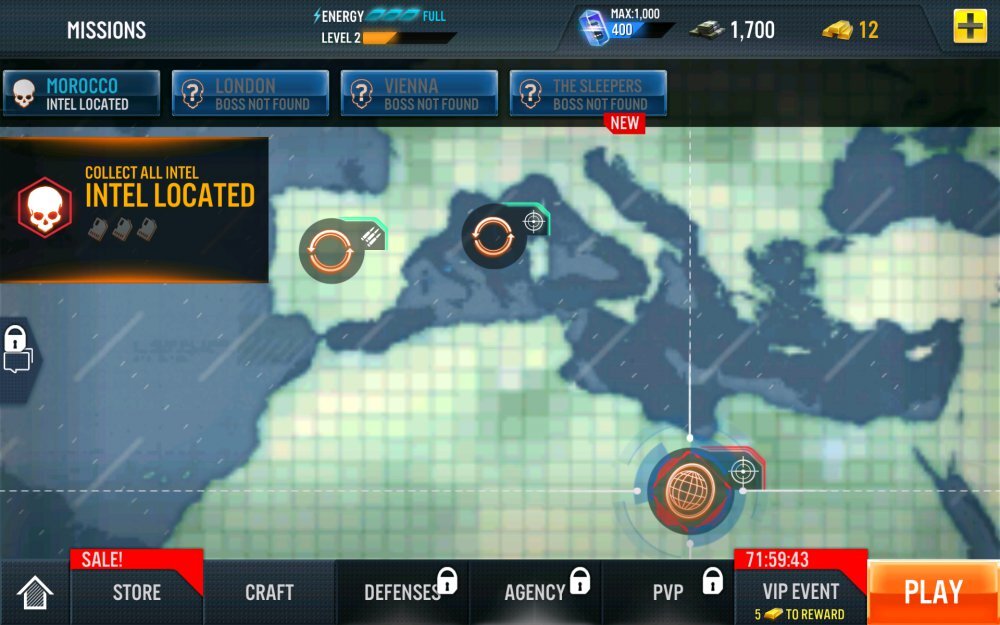This screenshot has height=625, width=1000.
Task: Select the mission marker with the bullets tag
Action: tap(331, 249)
